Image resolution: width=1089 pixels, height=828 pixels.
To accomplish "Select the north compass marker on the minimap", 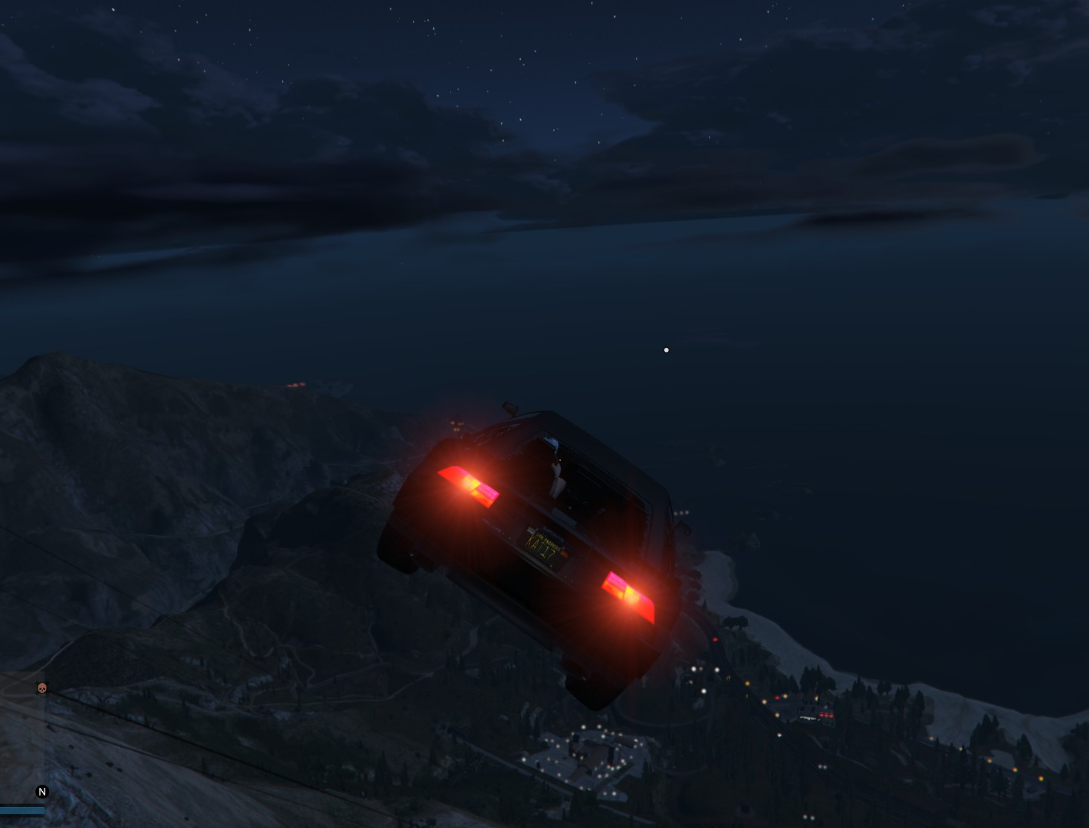I will point(42,792).
